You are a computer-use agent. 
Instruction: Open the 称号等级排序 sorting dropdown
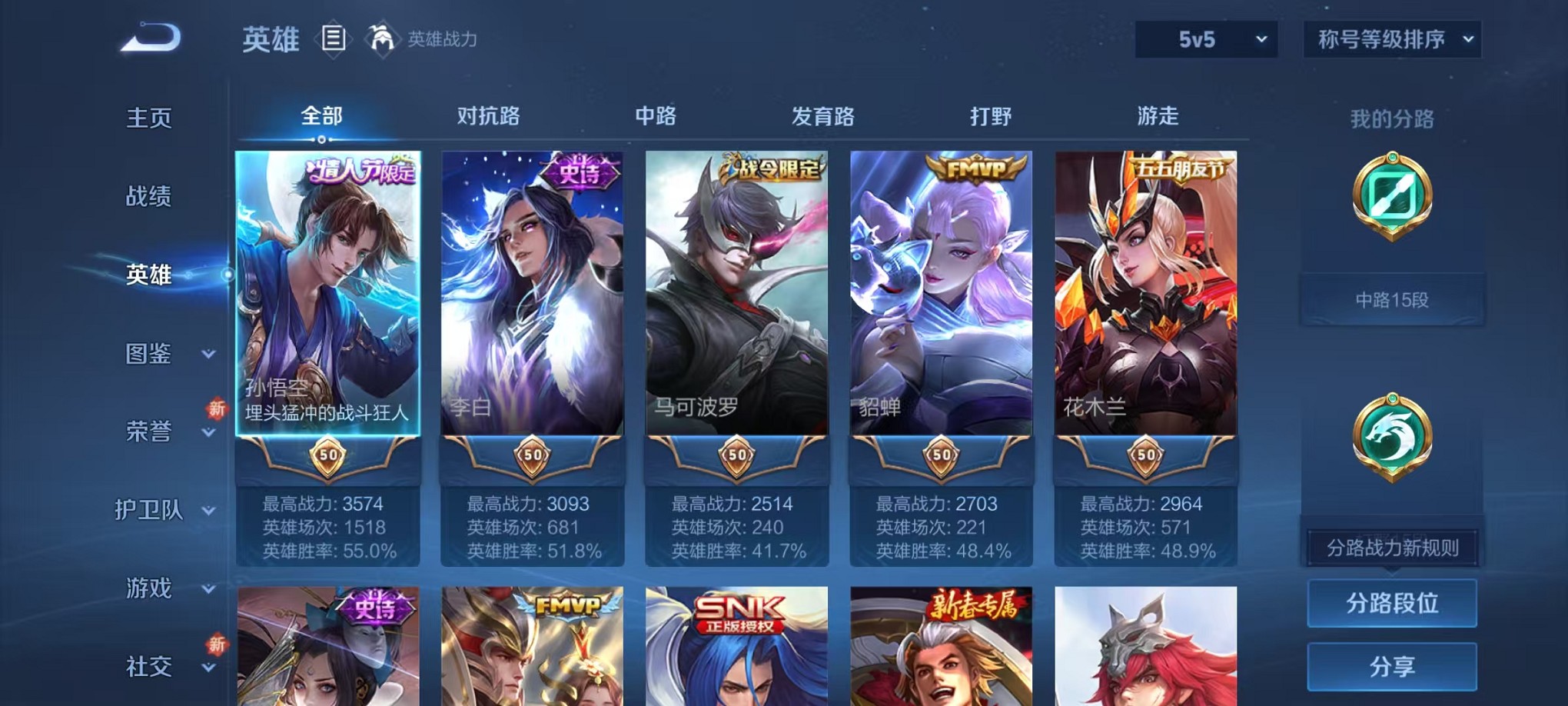[x=1391, y=38]
